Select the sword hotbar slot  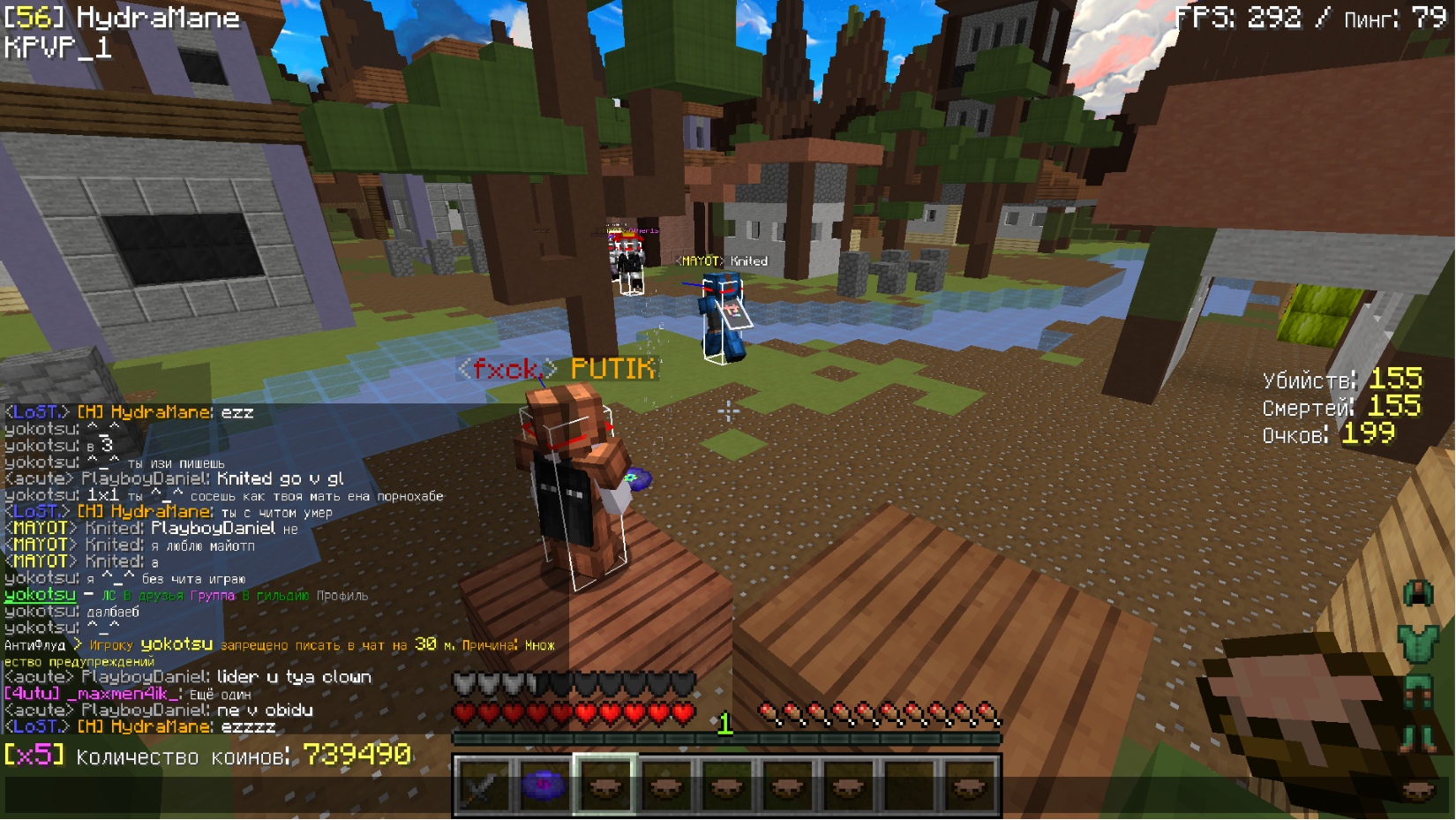pos(484,785)
